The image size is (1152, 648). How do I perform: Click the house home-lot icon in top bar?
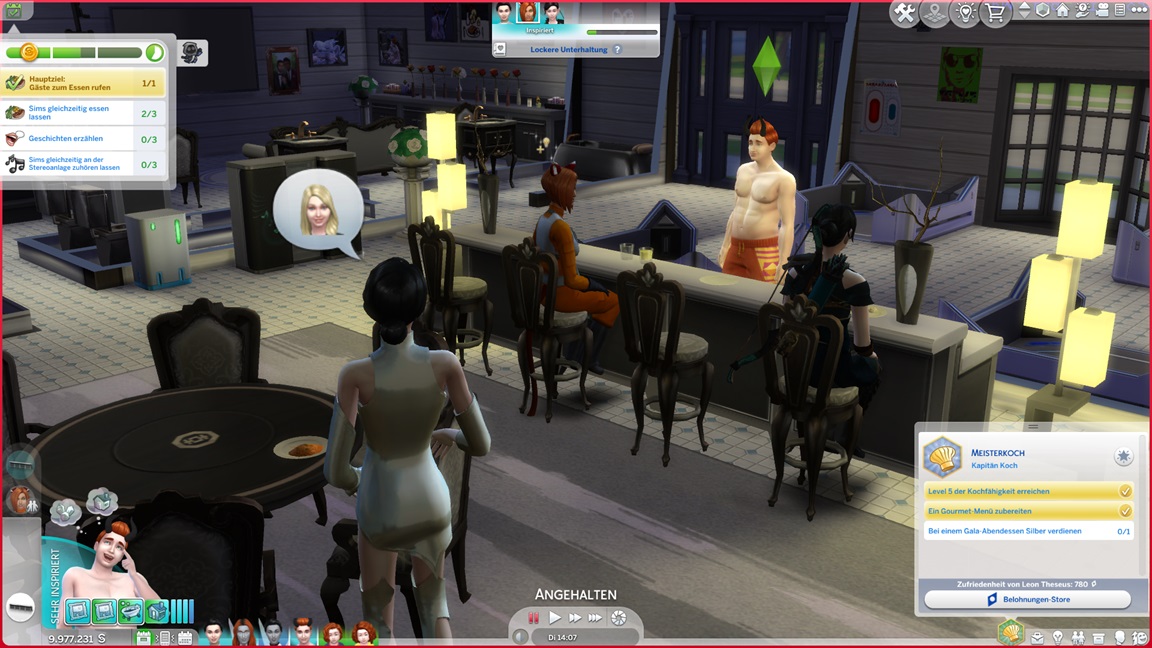coord(1062,10)
